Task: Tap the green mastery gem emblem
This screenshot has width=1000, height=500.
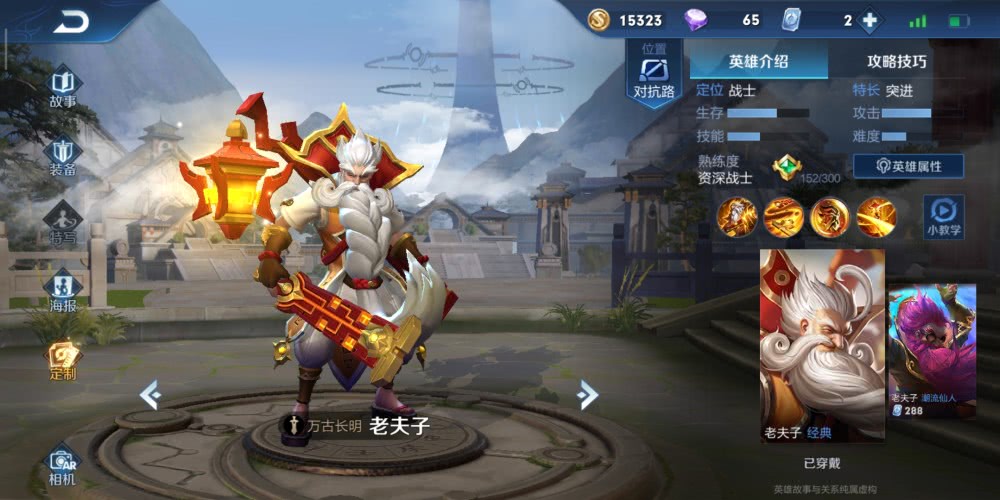Action: [x=787, y=168]
